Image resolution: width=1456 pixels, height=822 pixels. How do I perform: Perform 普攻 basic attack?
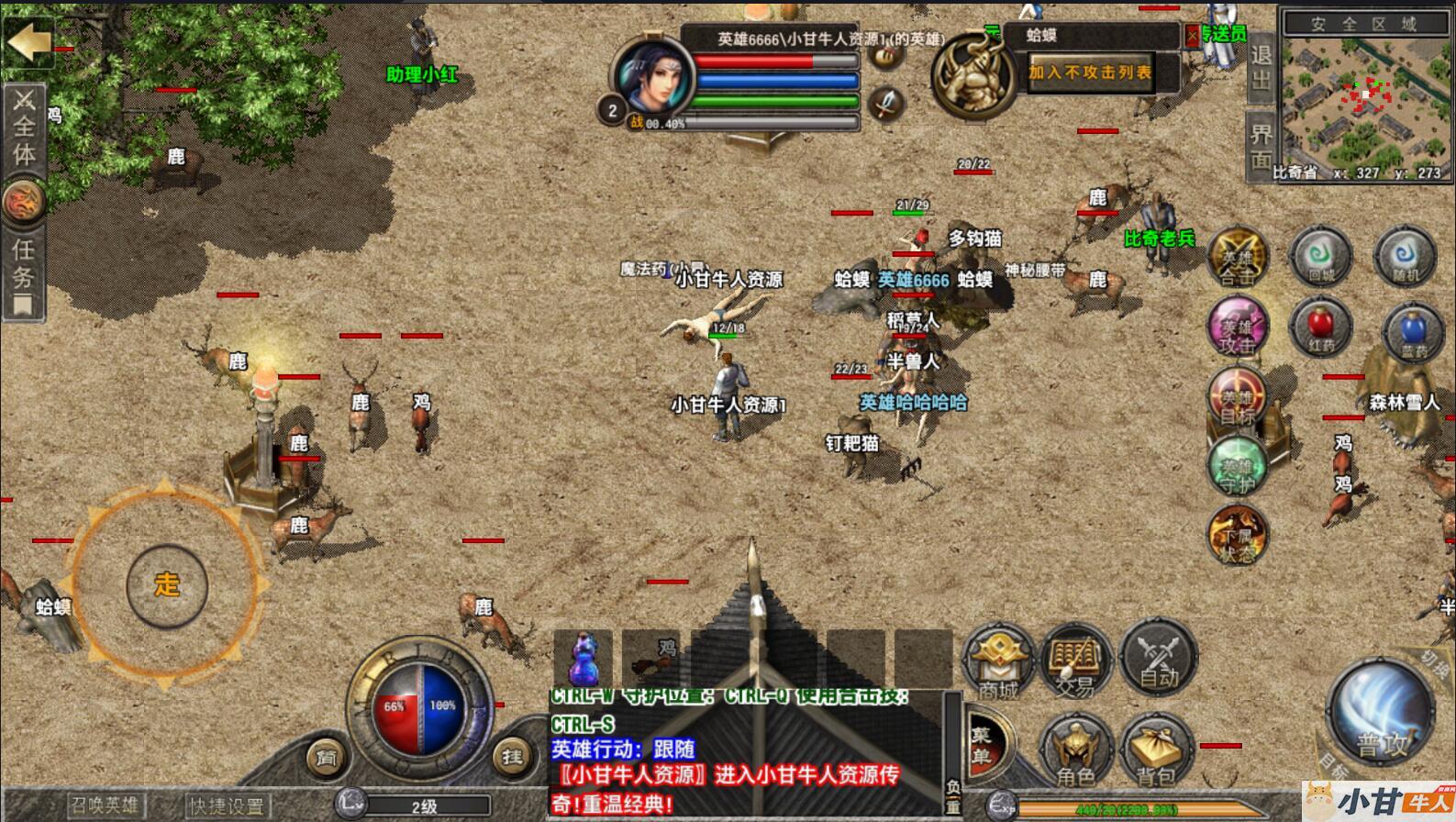point(1380,715)
